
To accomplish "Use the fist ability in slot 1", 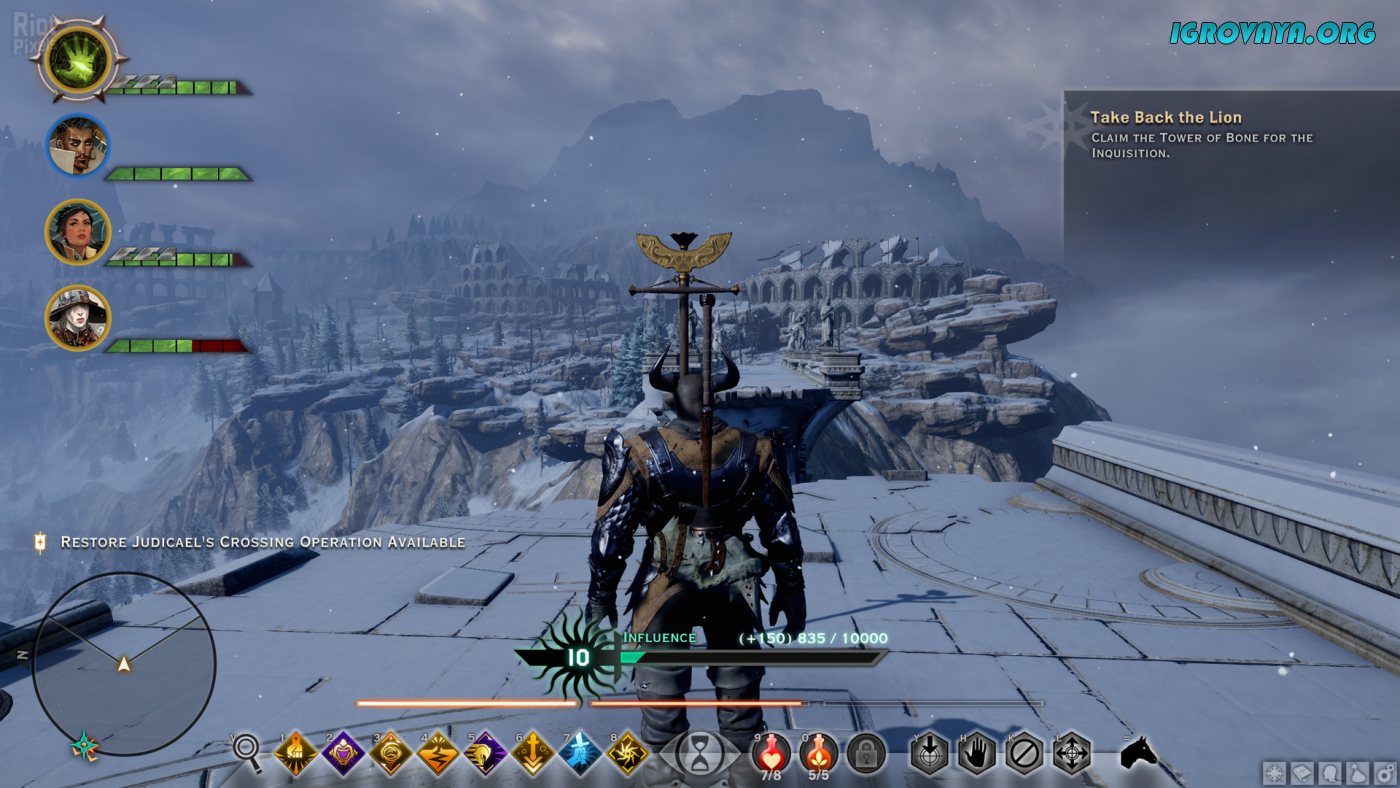I will pos(295,753).
